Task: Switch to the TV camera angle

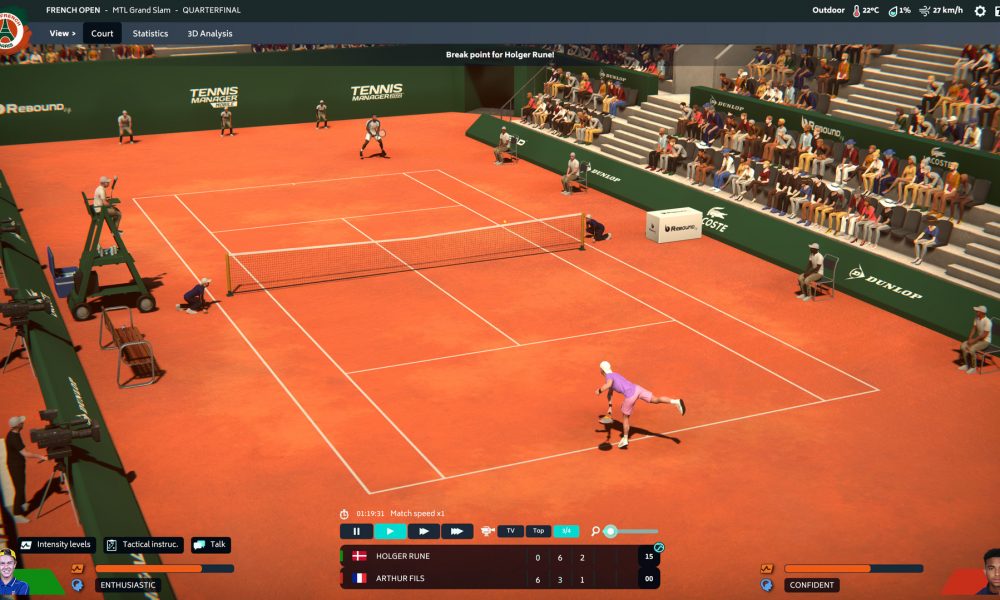Action: [x=510, y=531]
